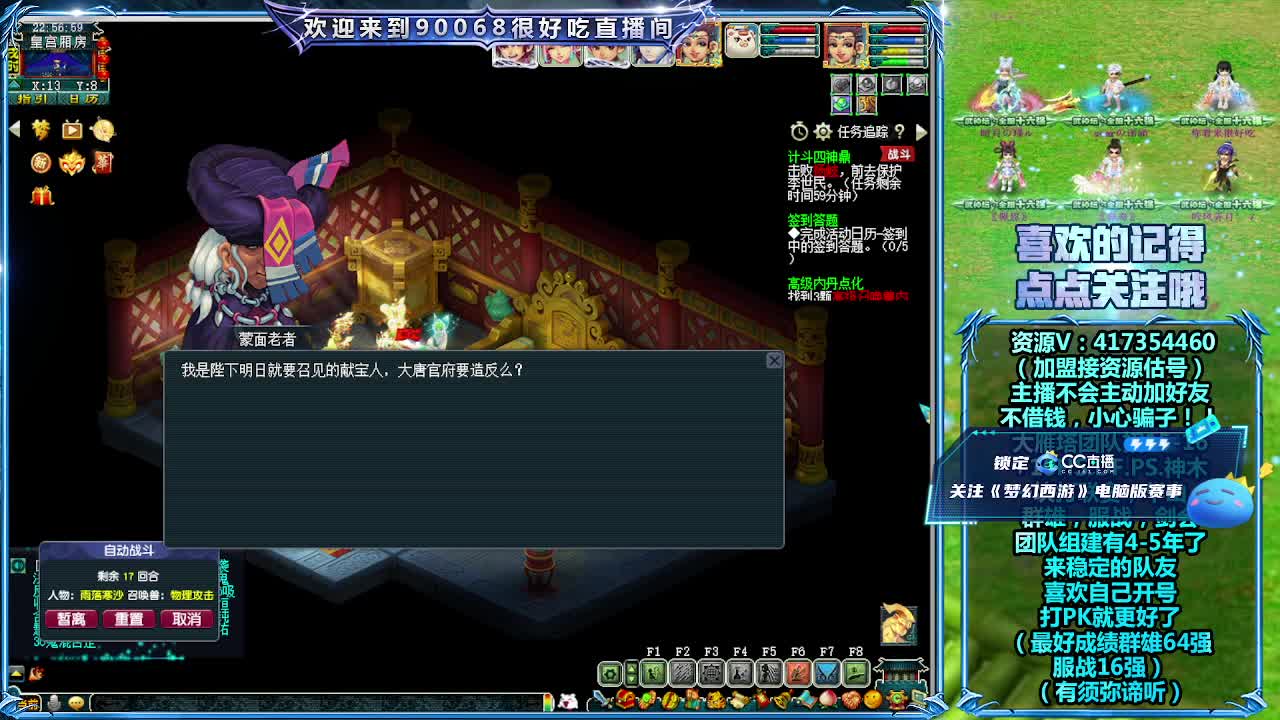Expand the task tracker using the triangle arrow
Screen dimensions: 1280x720
point(921,133)
